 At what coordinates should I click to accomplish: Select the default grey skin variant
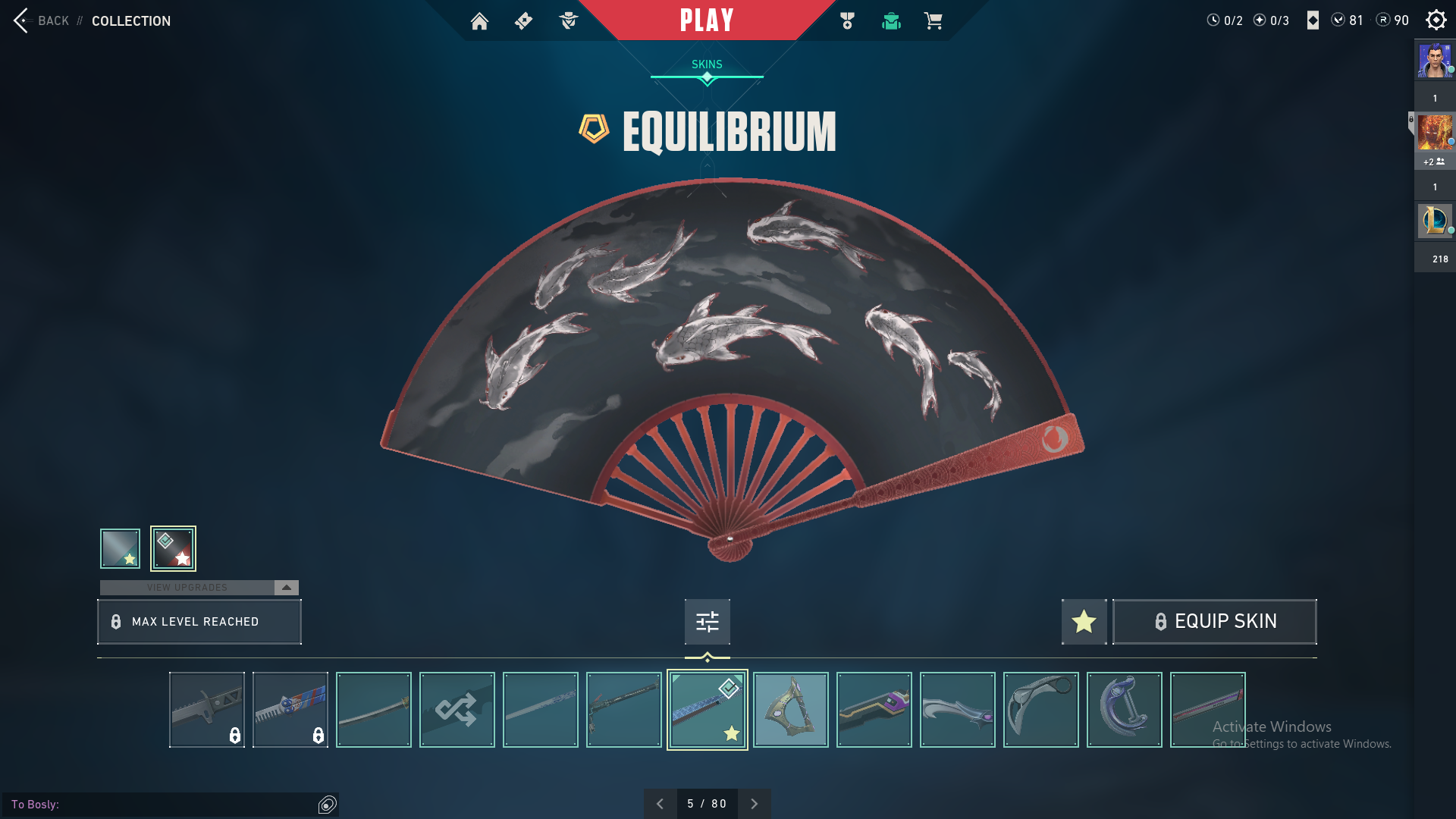pos(120,548)
